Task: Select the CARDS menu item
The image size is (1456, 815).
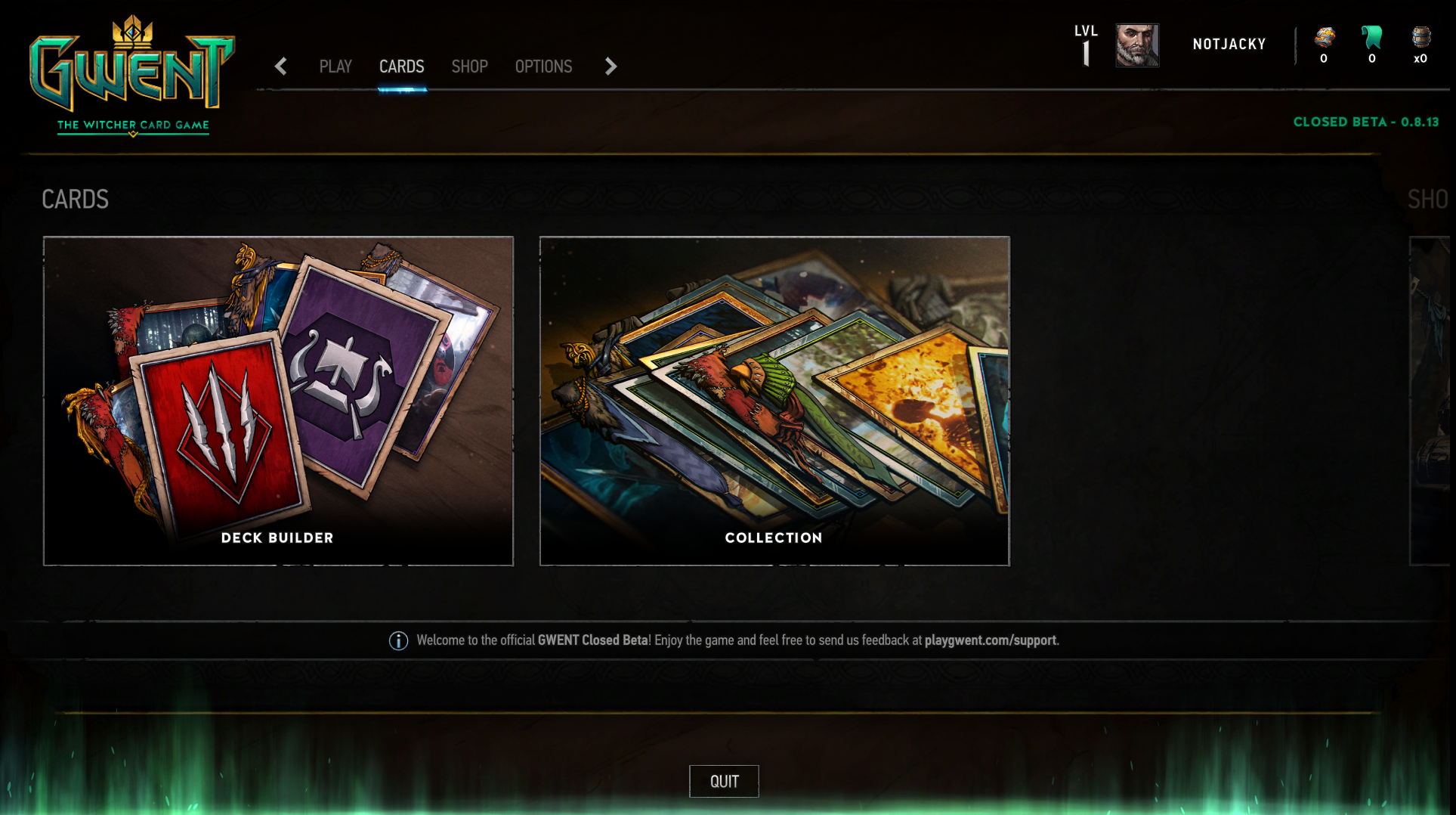Action: (x=401, y=67)
